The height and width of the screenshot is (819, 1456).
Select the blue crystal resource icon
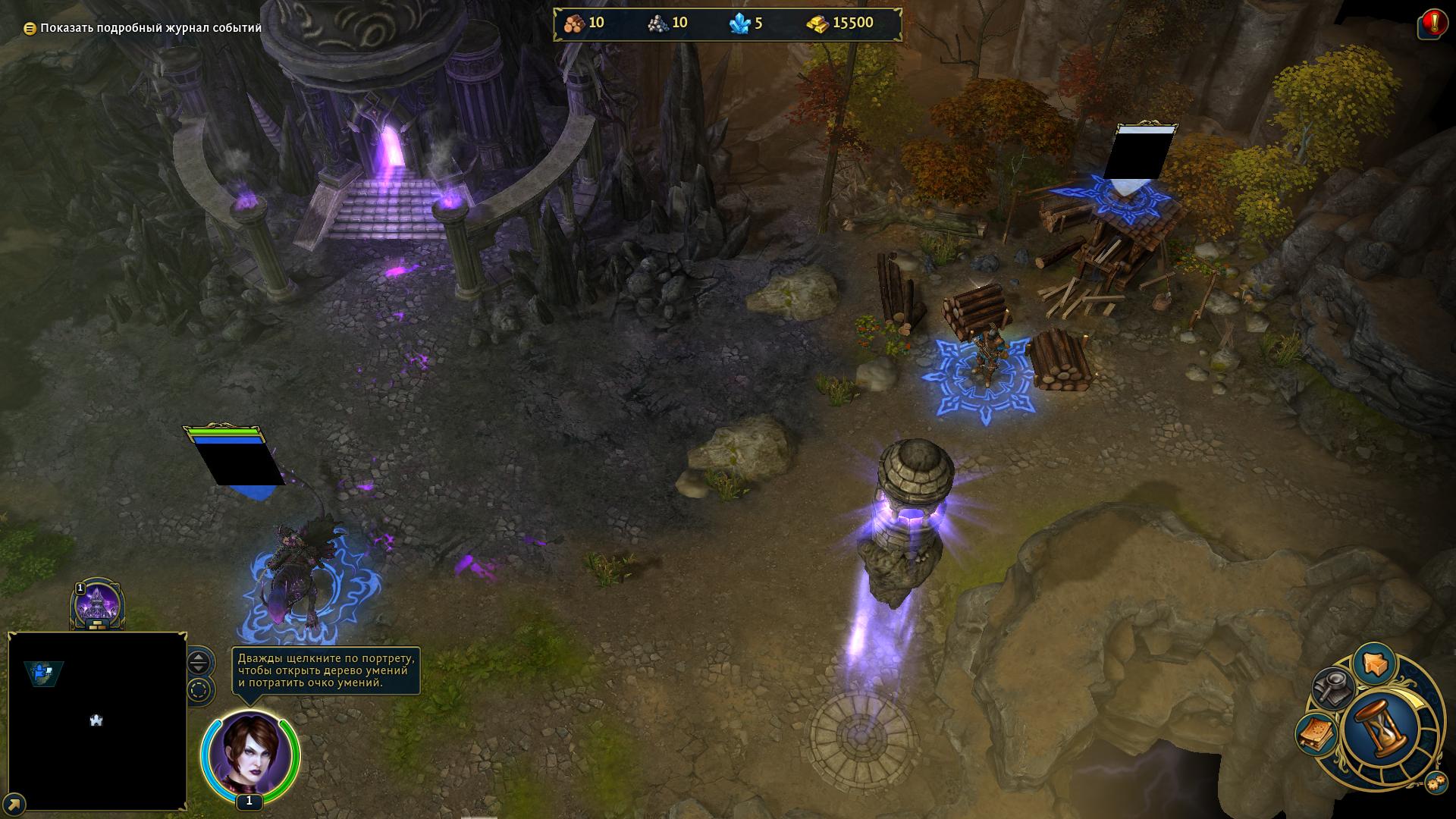coord(739,24)
